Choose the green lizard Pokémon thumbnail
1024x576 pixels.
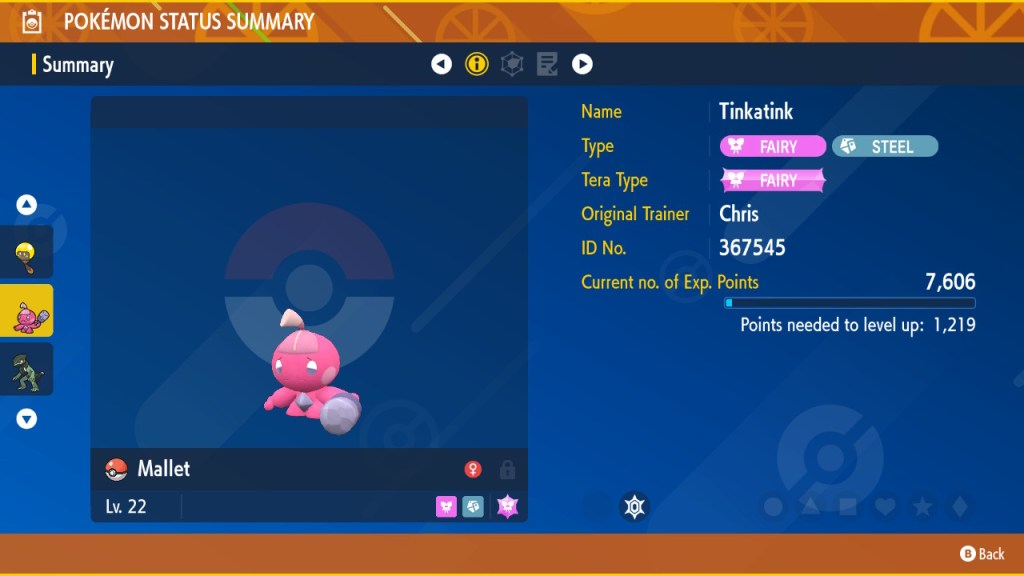27,369
